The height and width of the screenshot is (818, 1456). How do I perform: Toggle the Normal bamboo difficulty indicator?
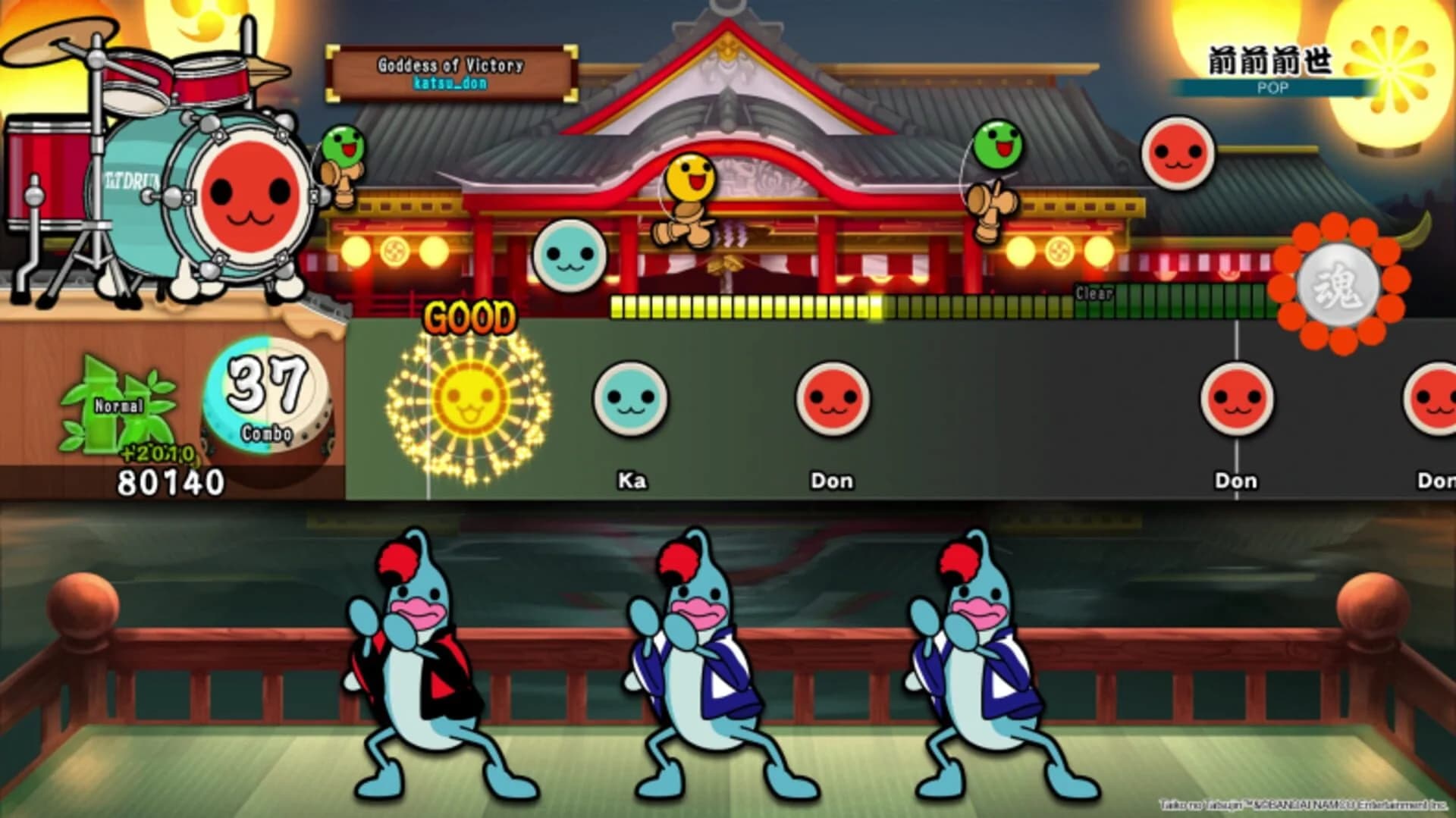click(x=120, y=406)
